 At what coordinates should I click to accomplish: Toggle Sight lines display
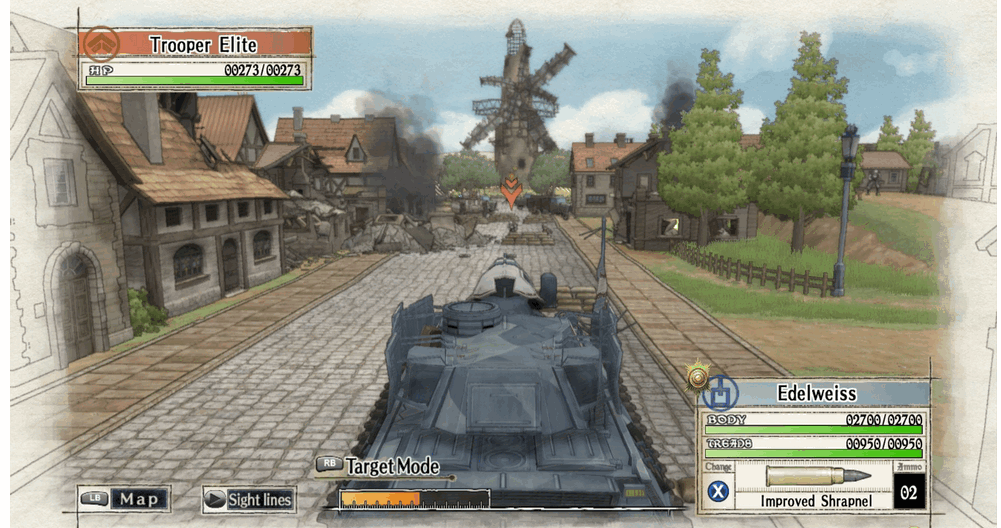point(248,499)
